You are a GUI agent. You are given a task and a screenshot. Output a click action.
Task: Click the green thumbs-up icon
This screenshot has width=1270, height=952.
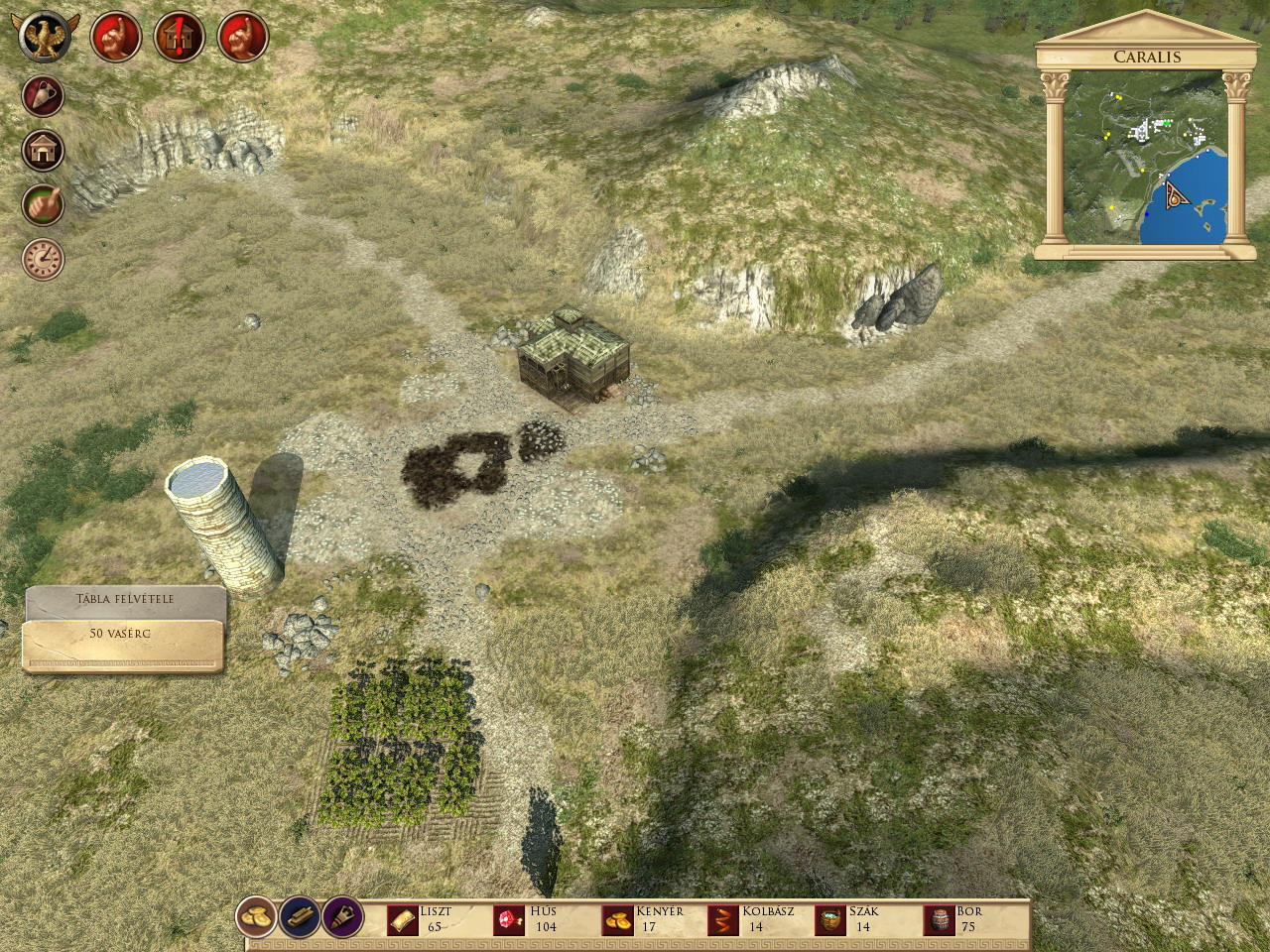44,204
